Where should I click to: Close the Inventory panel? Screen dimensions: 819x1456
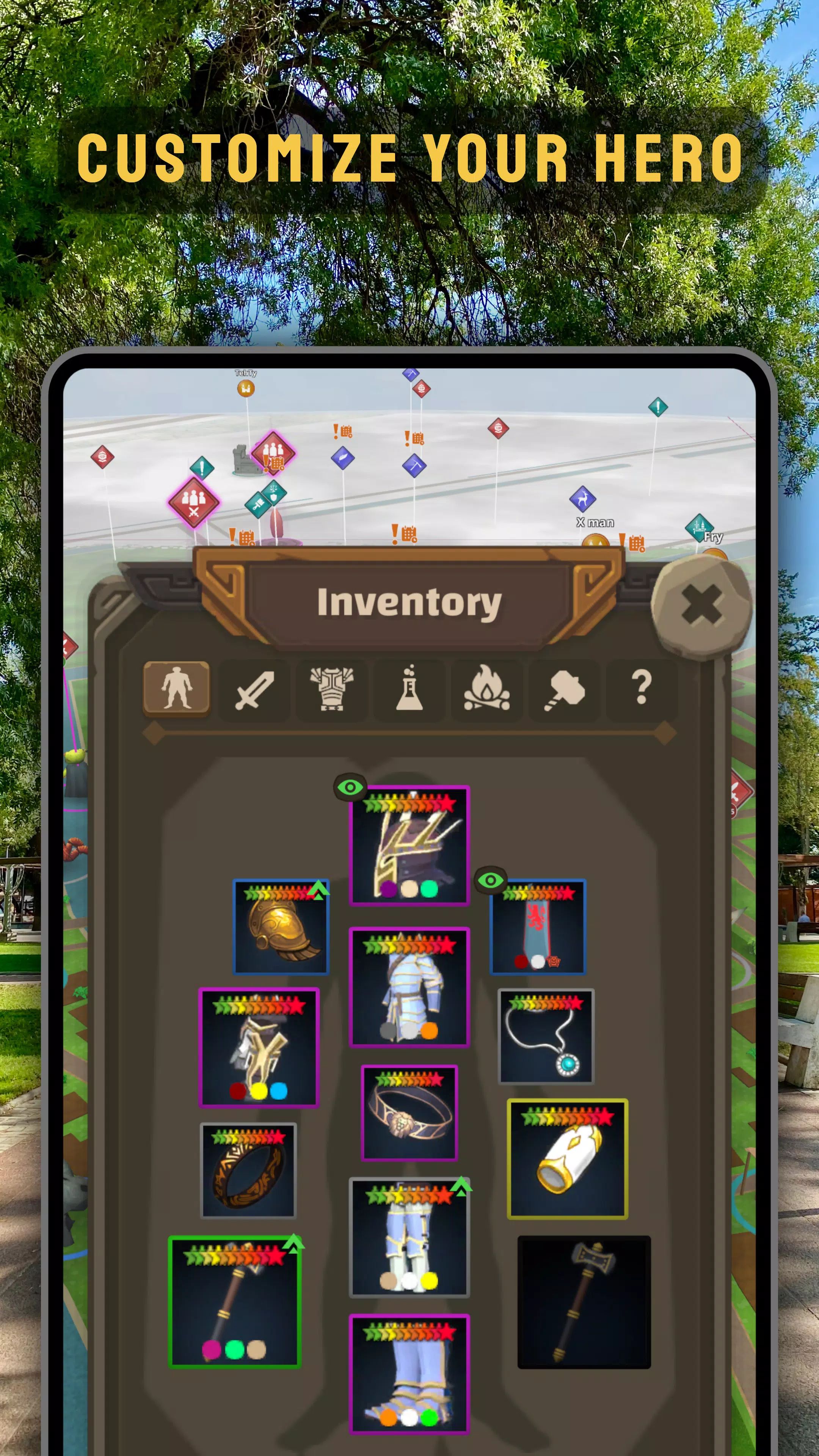(x=701, y=604)
